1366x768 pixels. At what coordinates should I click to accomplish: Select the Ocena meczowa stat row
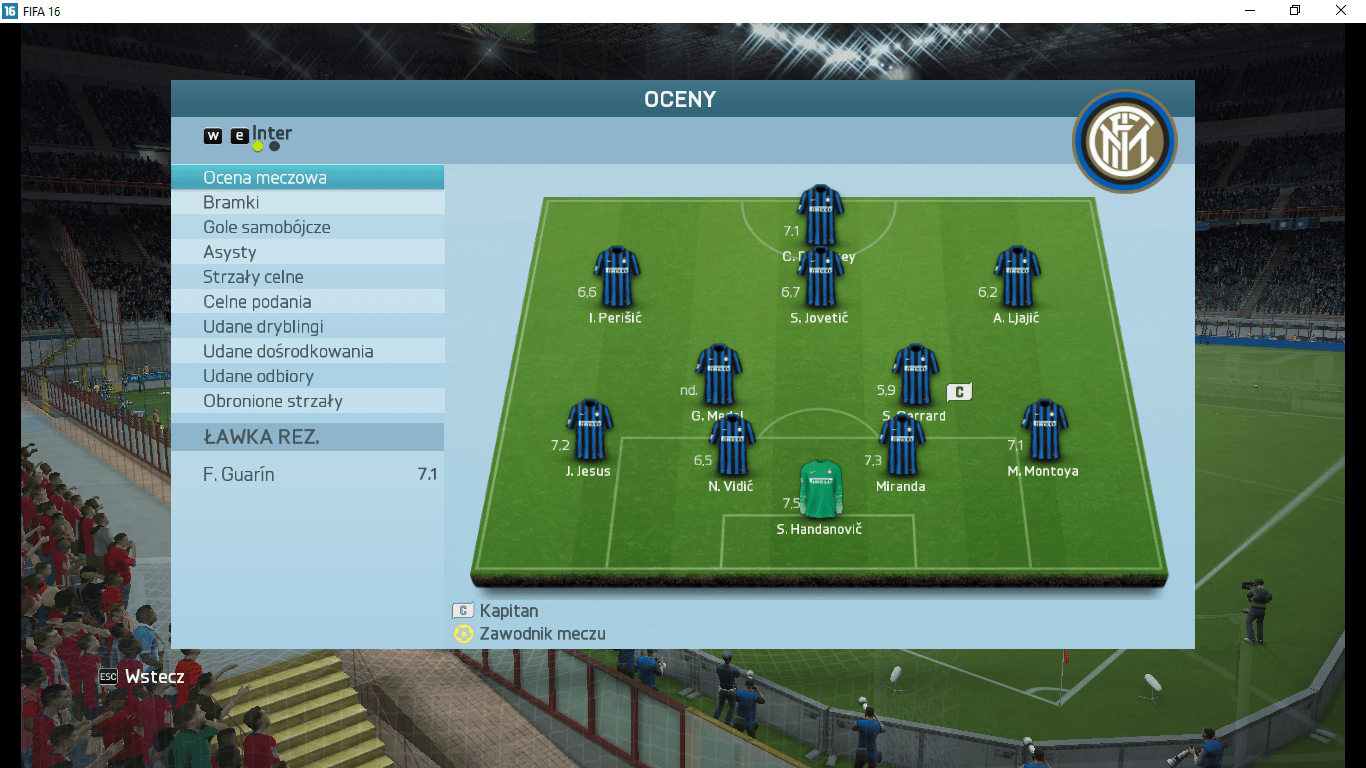tap(307, 178)
